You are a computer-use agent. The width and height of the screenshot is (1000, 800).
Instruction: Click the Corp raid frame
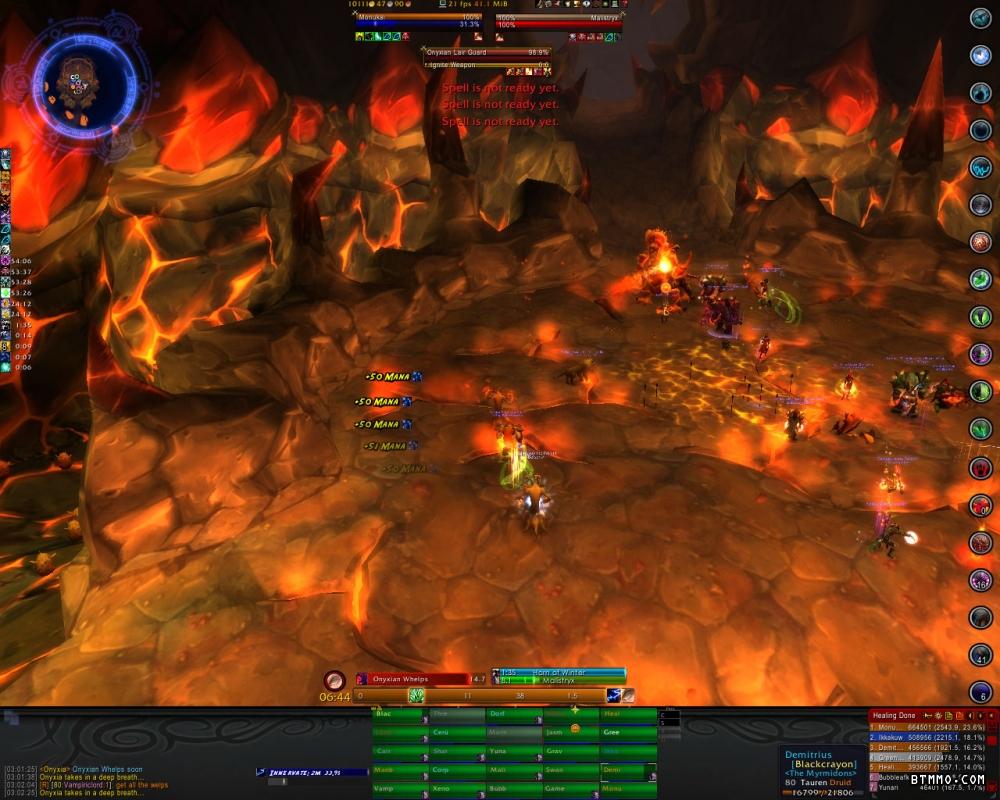pos(456,770)
